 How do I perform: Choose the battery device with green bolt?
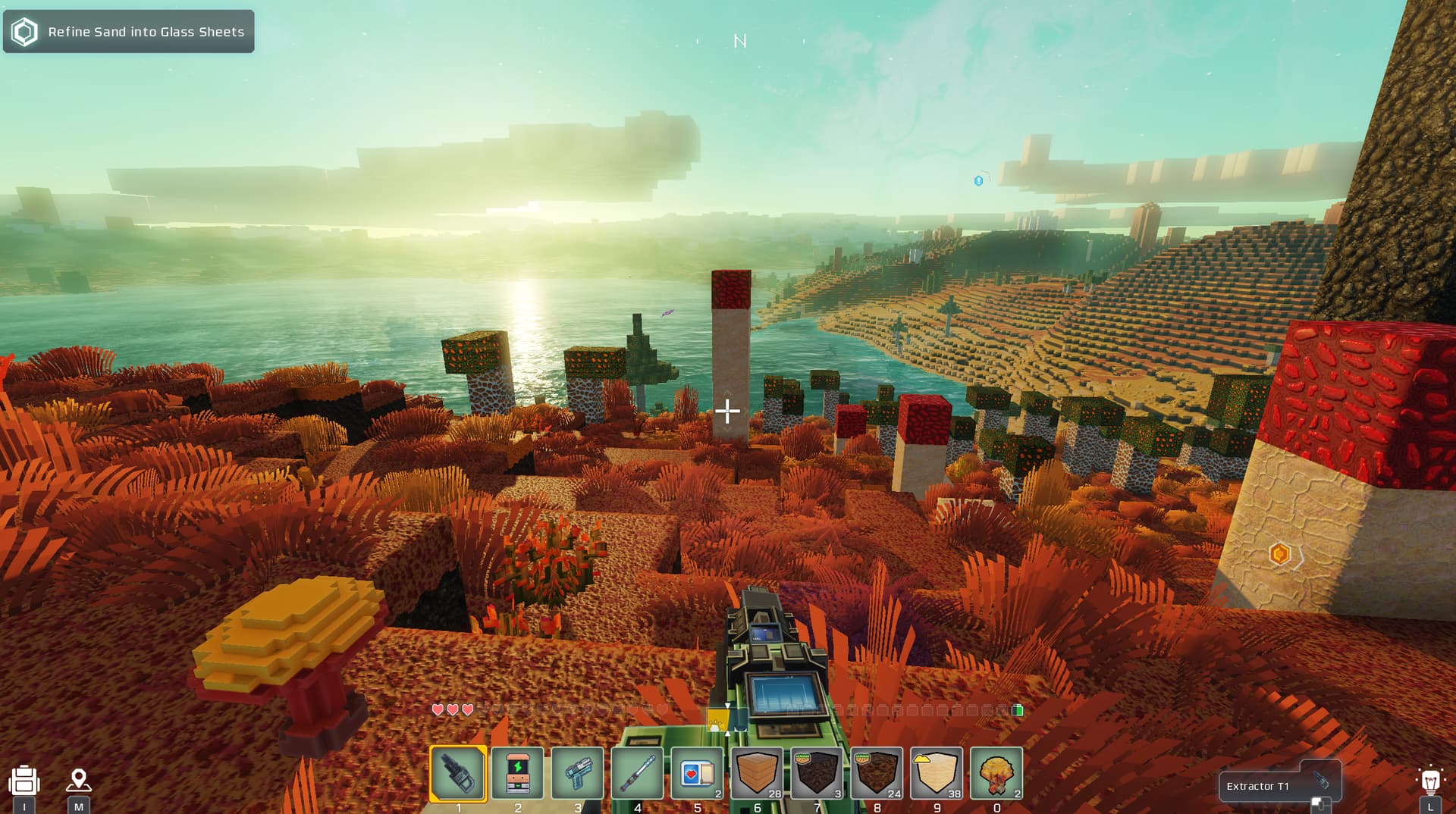pyautogui.click(x=518, y=773)
